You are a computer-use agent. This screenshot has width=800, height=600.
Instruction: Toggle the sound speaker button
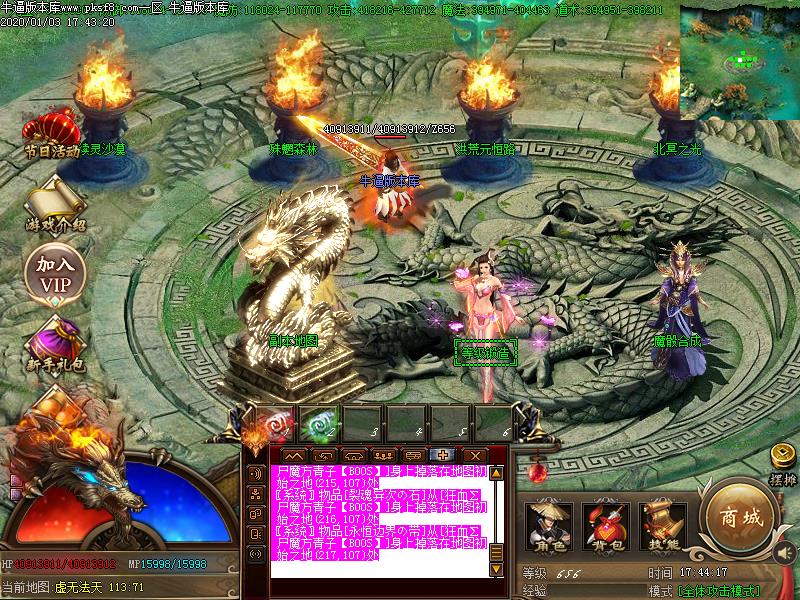click(783, 553)
